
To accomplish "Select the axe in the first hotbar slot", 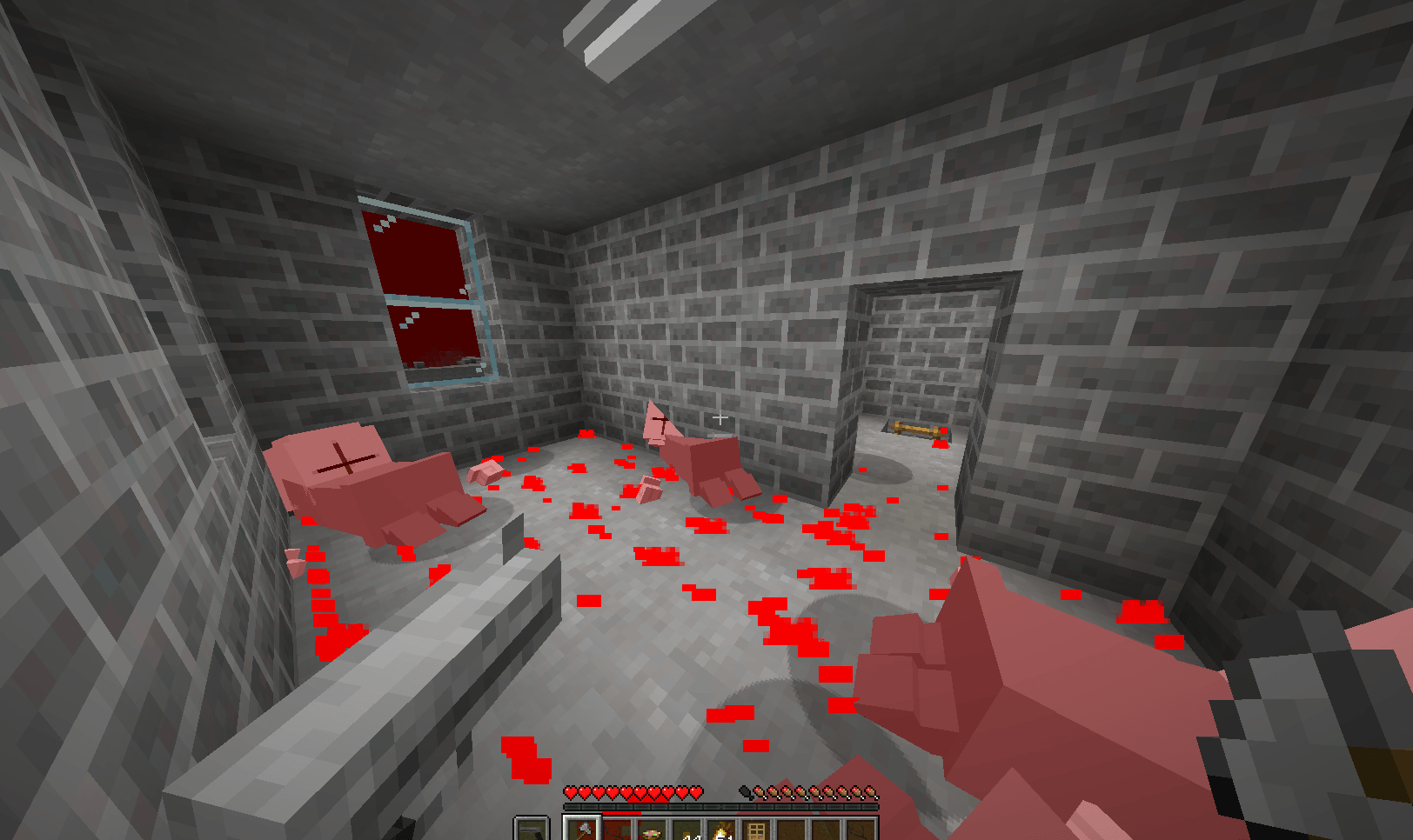I will [x=581, y=830].
